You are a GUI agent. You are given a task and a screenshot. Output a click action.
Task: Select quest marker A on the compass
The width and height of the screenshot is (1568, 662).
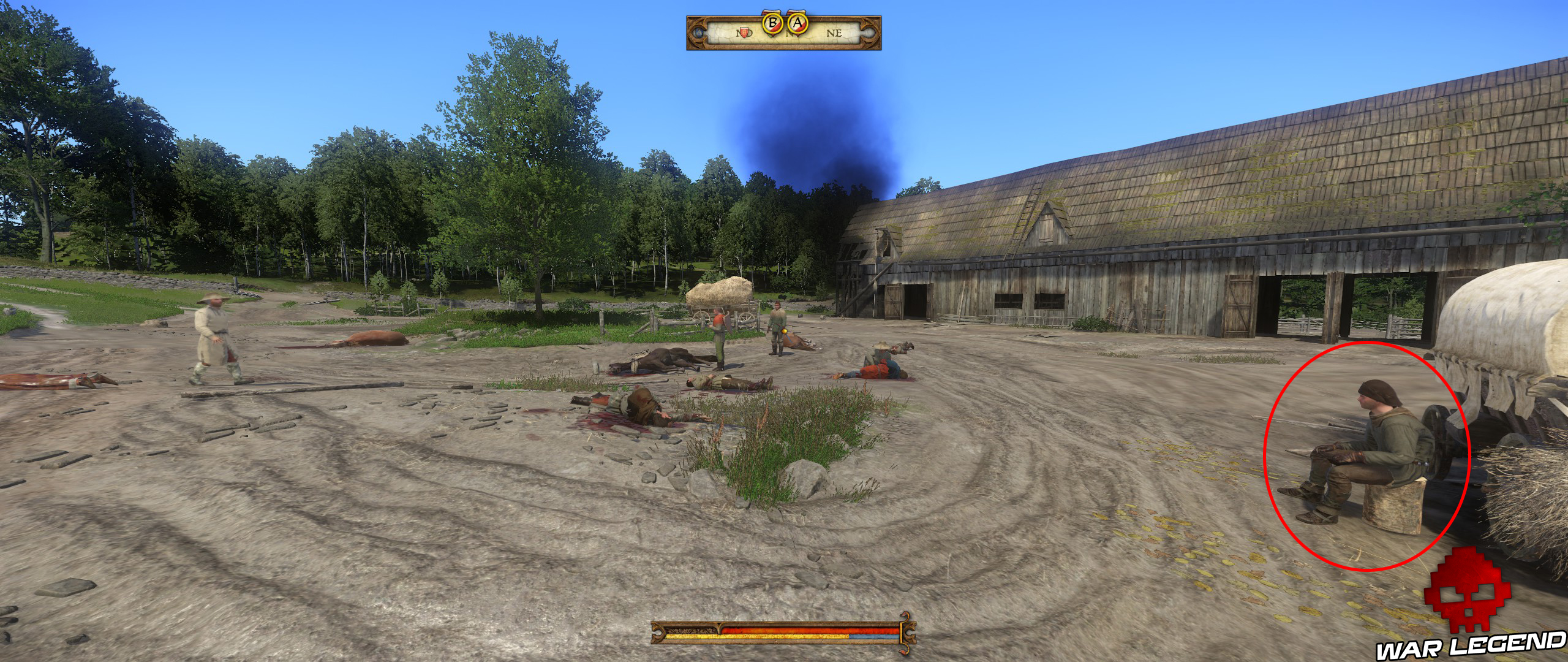(797, 23)
